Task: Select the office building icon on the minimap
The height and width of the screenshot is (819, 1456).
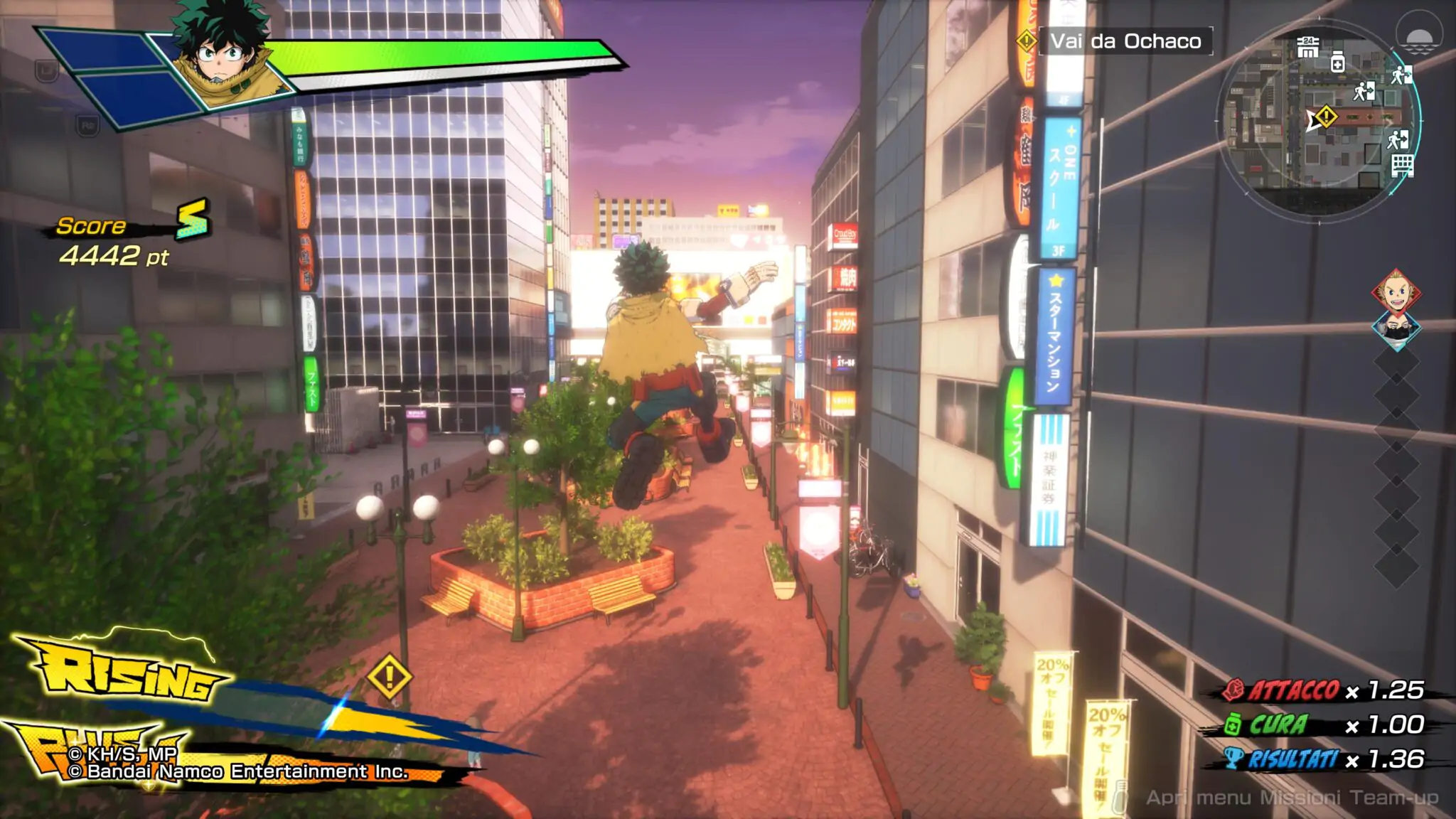Action: [x=1402, y=166]
